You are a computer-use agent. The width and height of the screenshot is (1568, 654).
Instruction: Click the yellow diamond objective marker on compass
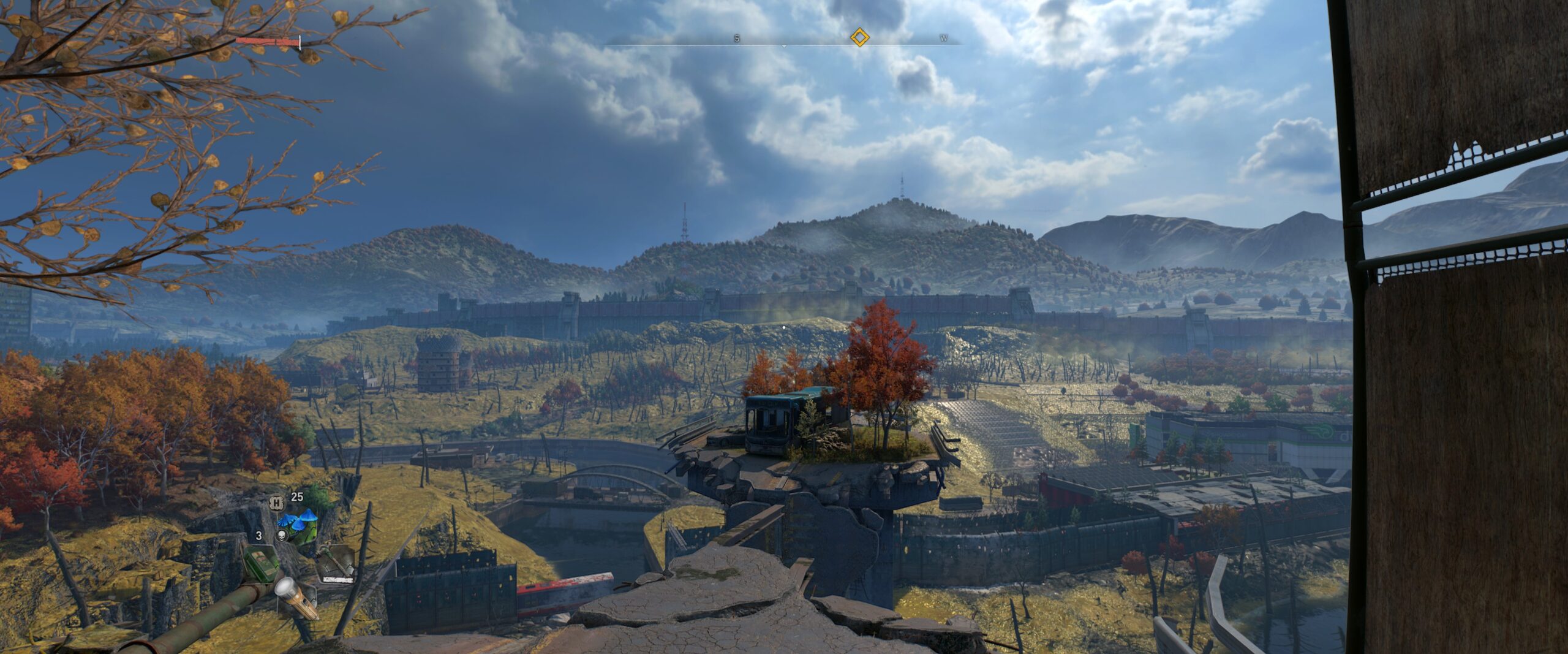(860, 38)
